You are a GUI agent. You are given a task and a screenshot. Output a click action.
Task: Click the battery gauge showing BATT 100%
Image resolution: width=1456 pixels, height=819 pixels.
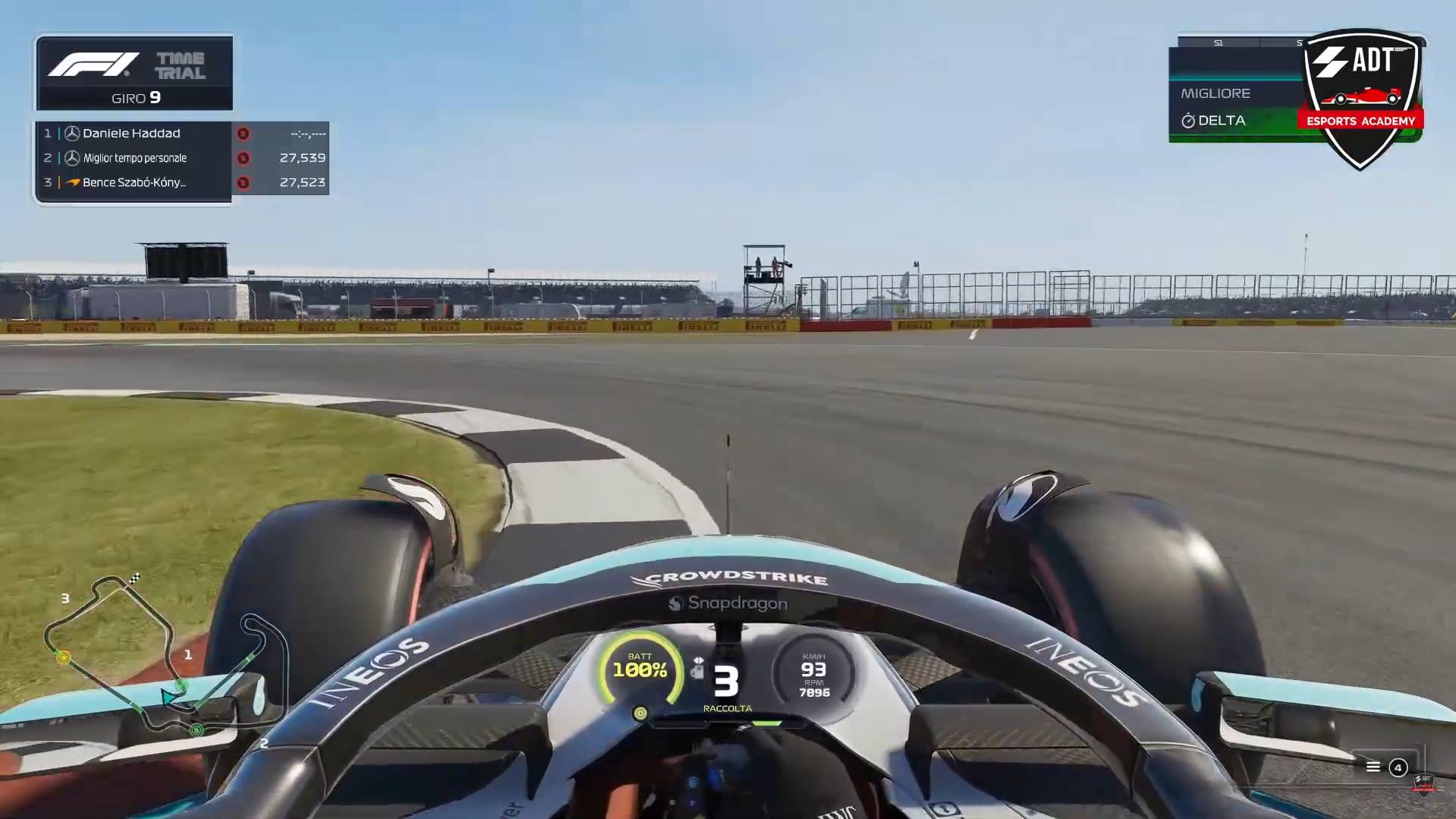[641, 668]
